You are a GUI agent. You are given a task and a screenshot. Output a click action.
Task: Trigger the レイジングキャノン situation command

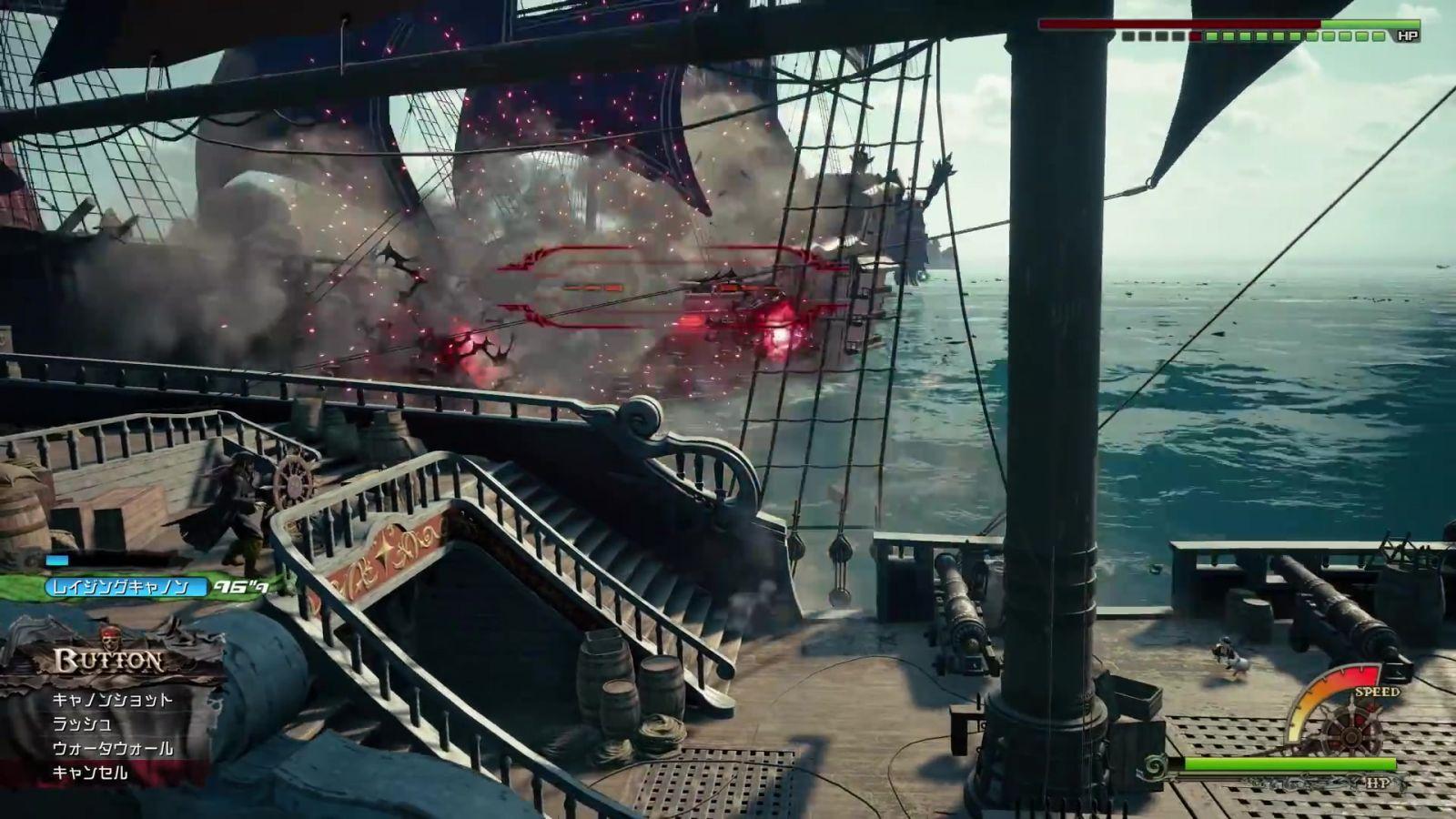[x=118, y=587]
